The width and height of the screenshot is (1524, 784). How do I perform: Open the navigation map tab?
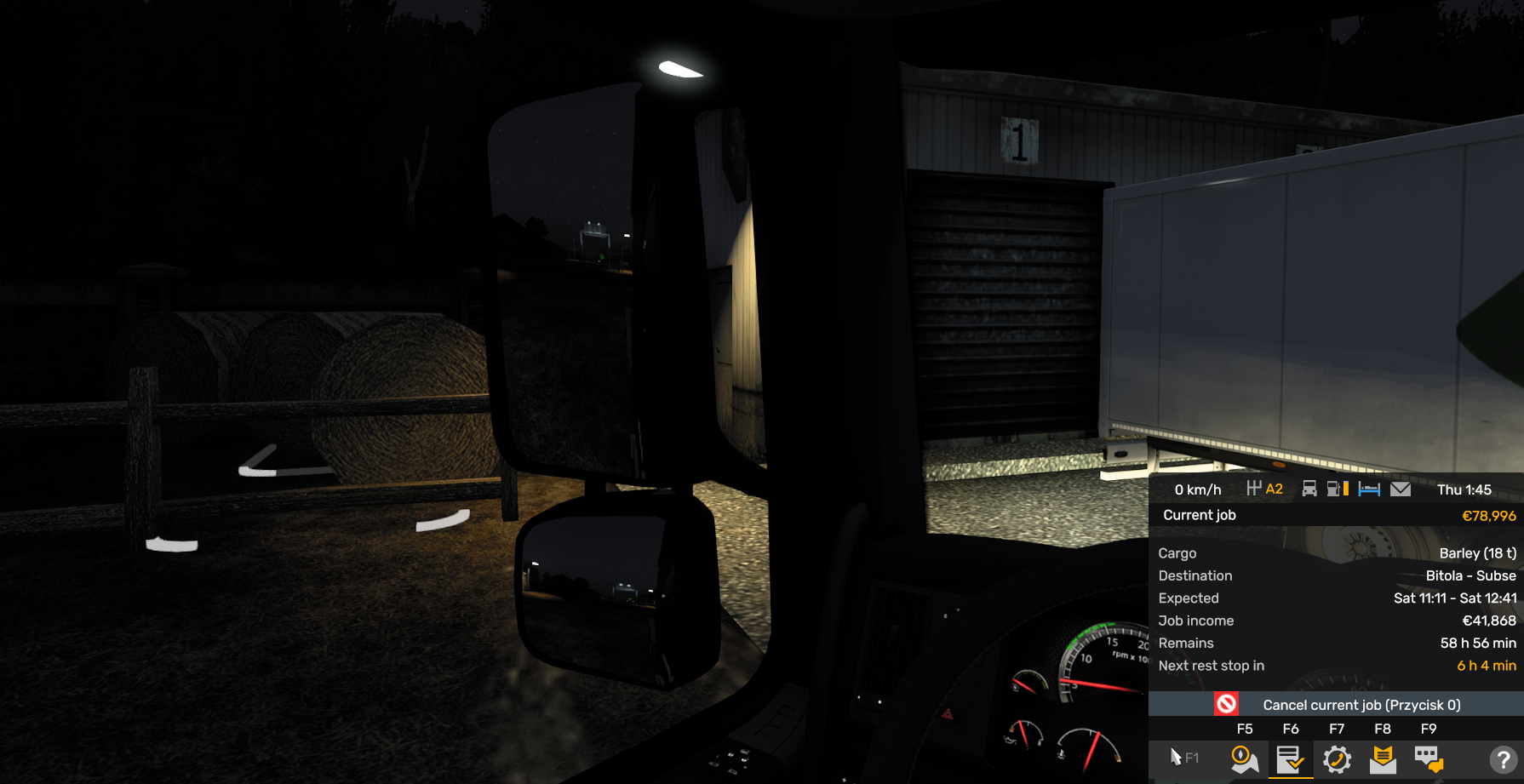pos(1245,758)
